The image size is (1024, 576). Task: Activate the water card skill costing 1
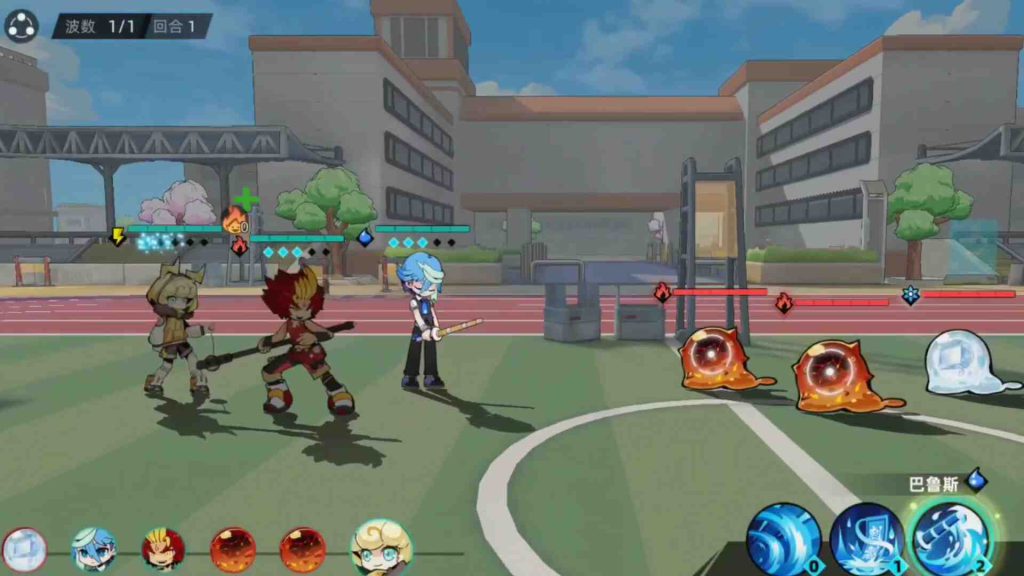tap(866, 539)
